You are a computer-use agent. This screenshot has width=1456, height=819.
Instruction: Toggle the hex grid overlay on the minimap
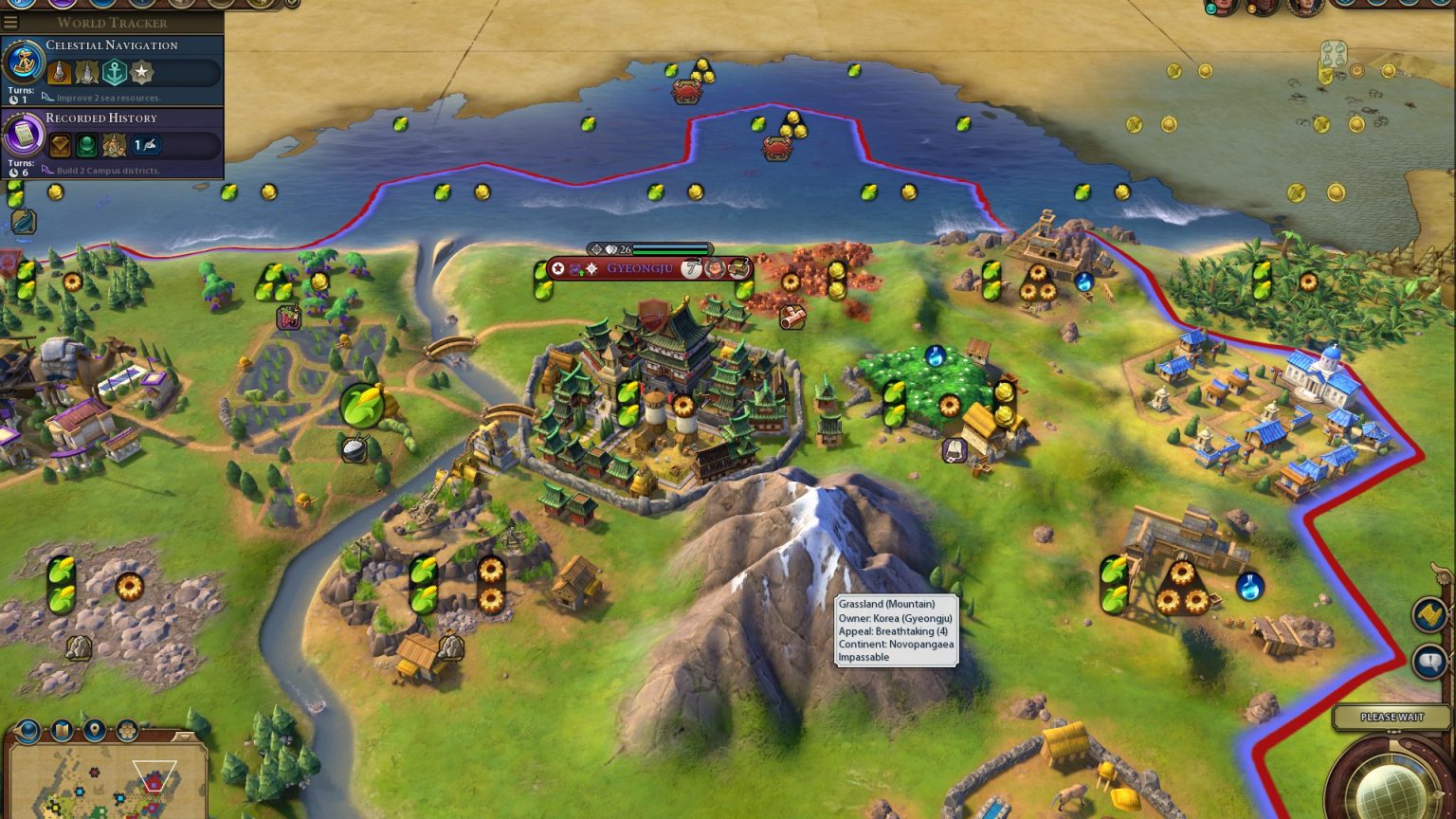(127, 730)
